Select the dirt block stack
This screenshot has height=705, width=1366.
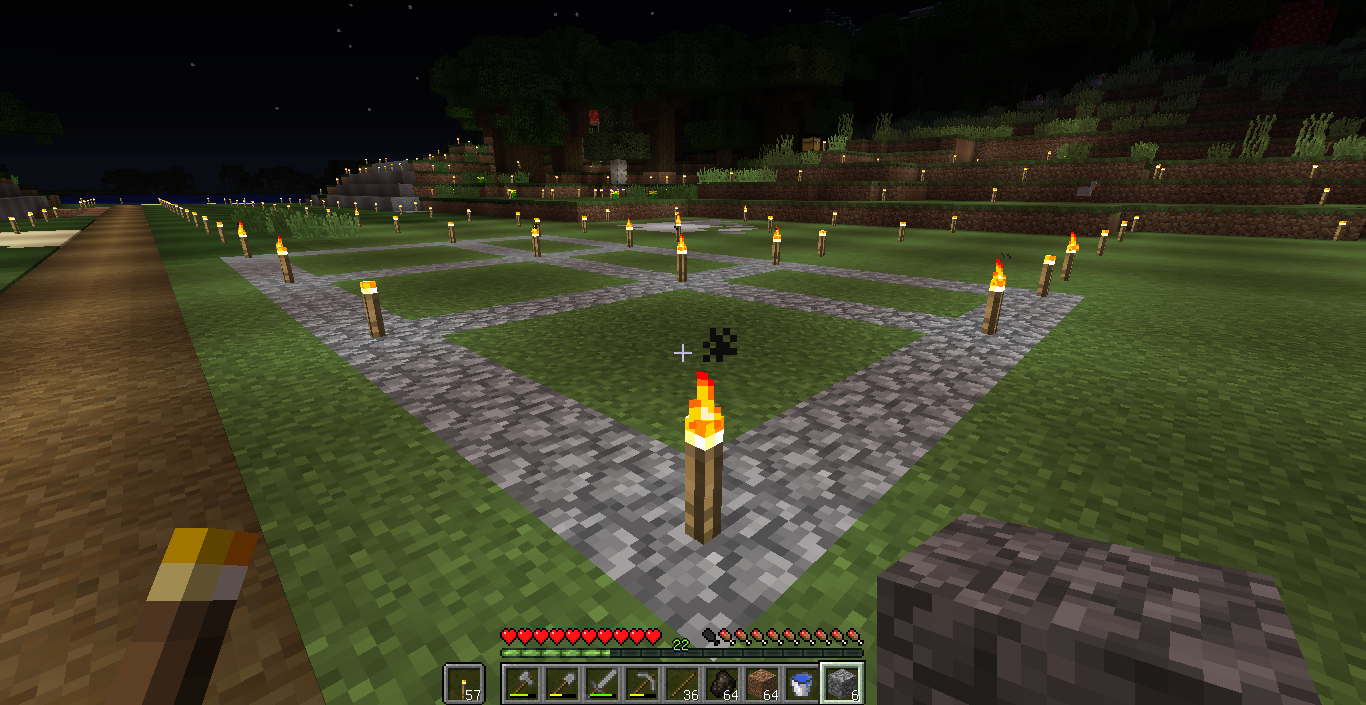pyautogui.click(x=762, y=684)
